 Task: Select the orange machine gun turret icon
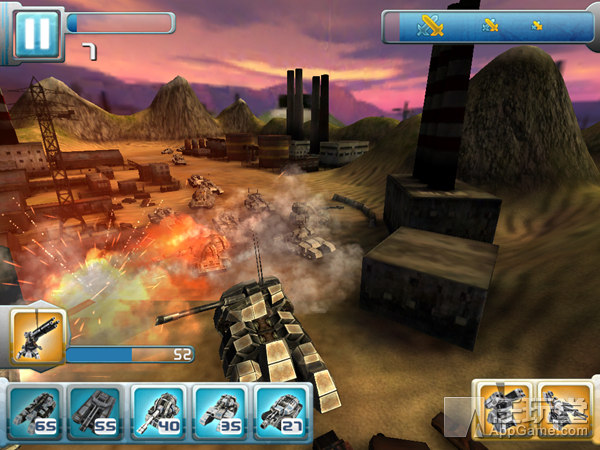pos(38,338)
